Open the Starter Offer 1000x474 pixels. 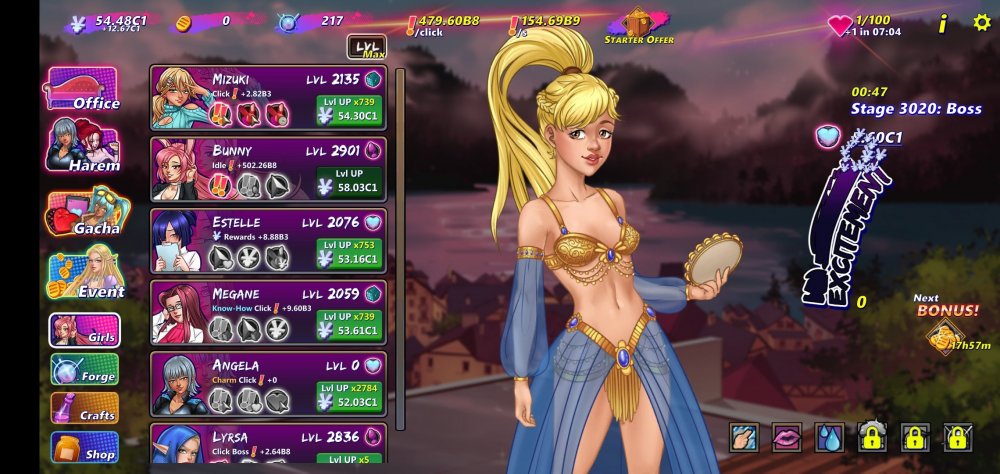pyautogui.click(x=639, y=26)
